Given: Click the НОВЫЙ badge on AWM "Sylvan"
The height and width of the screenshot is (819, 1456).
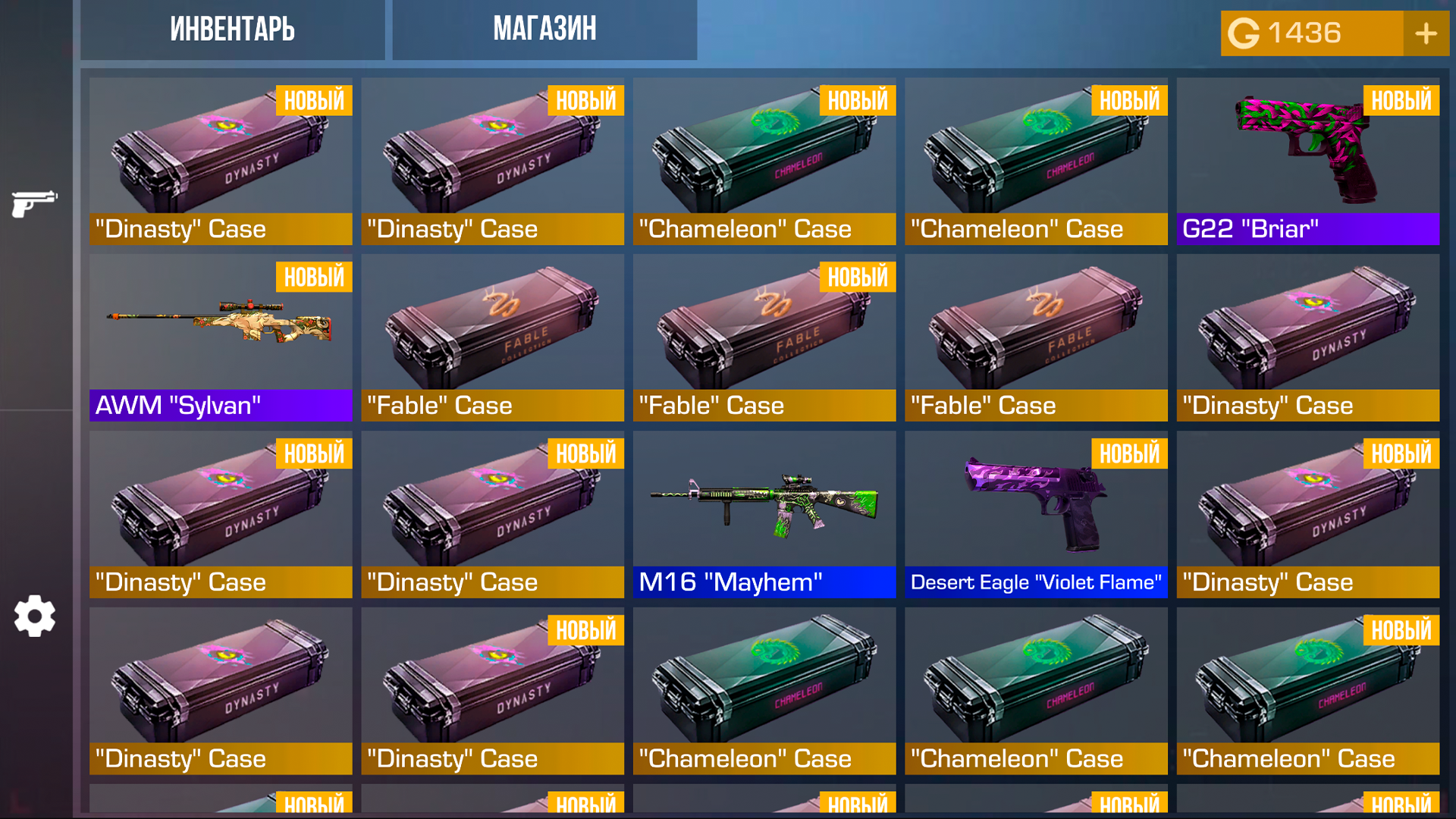Looking at the screenshot, I should pos(313,277).
